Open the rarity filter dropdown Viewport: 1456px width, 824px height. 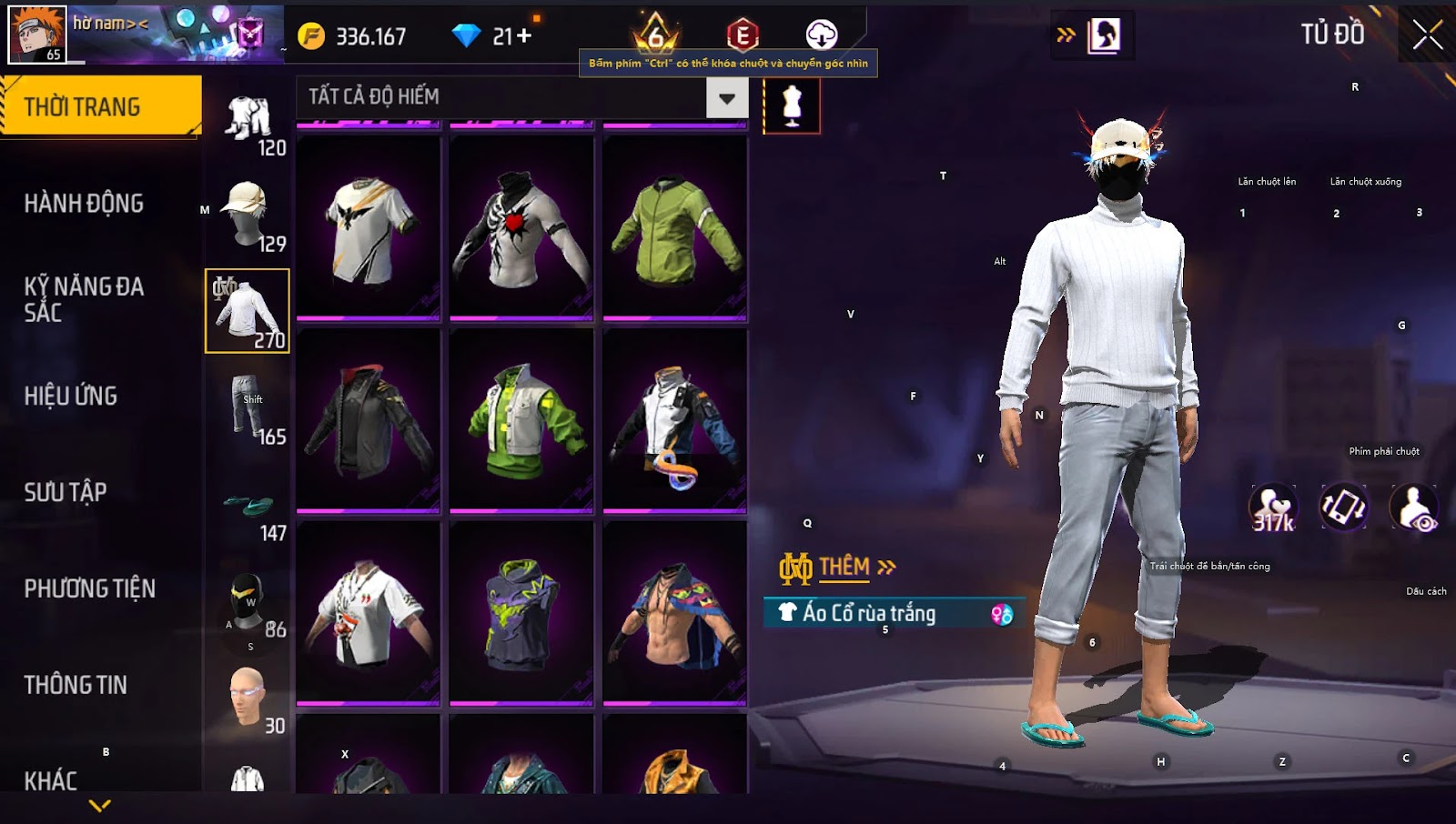click(x=726, y=98)
